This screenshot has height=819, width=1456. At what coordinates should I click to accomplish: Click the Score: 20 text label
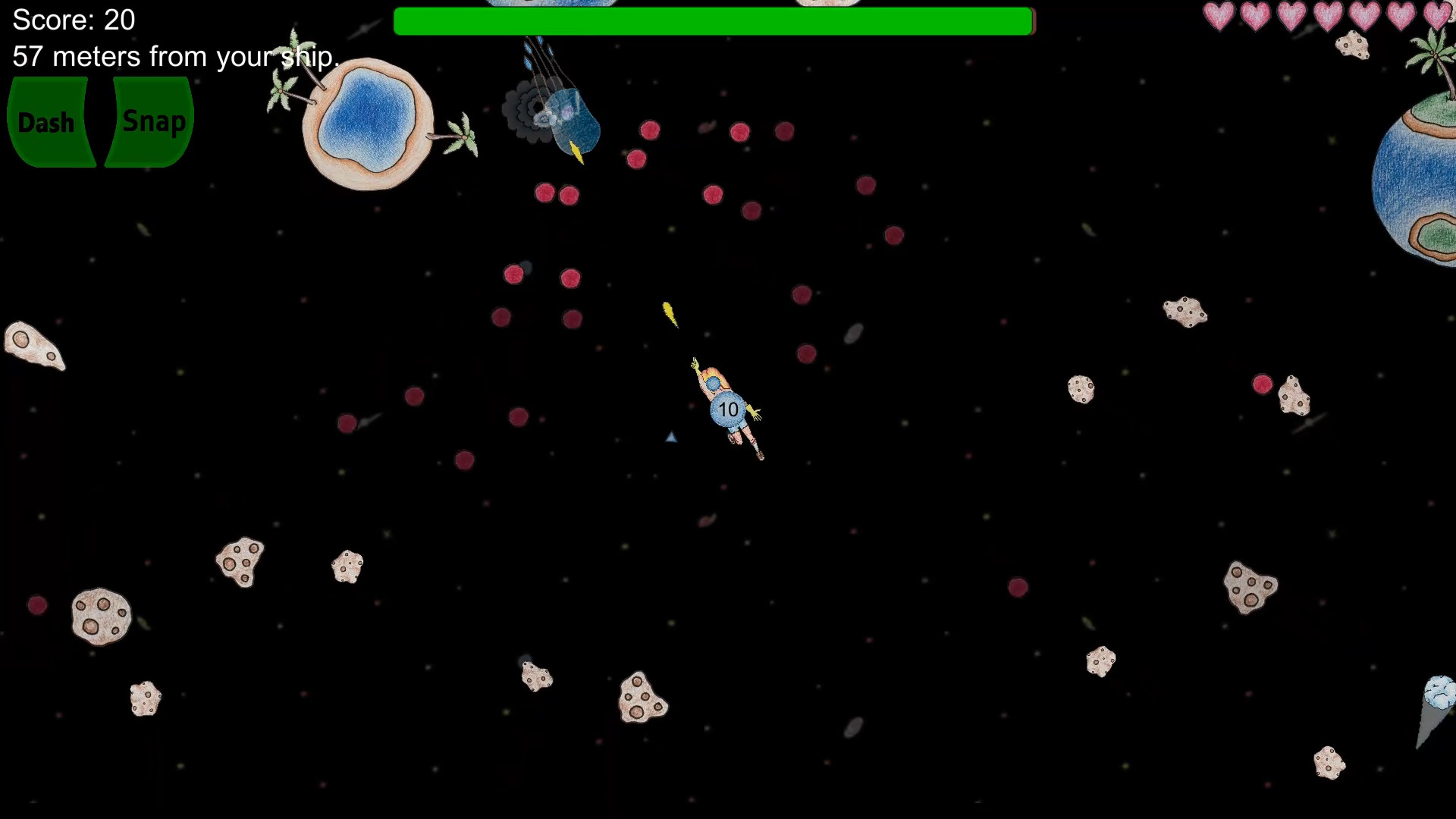click(72, 20)
